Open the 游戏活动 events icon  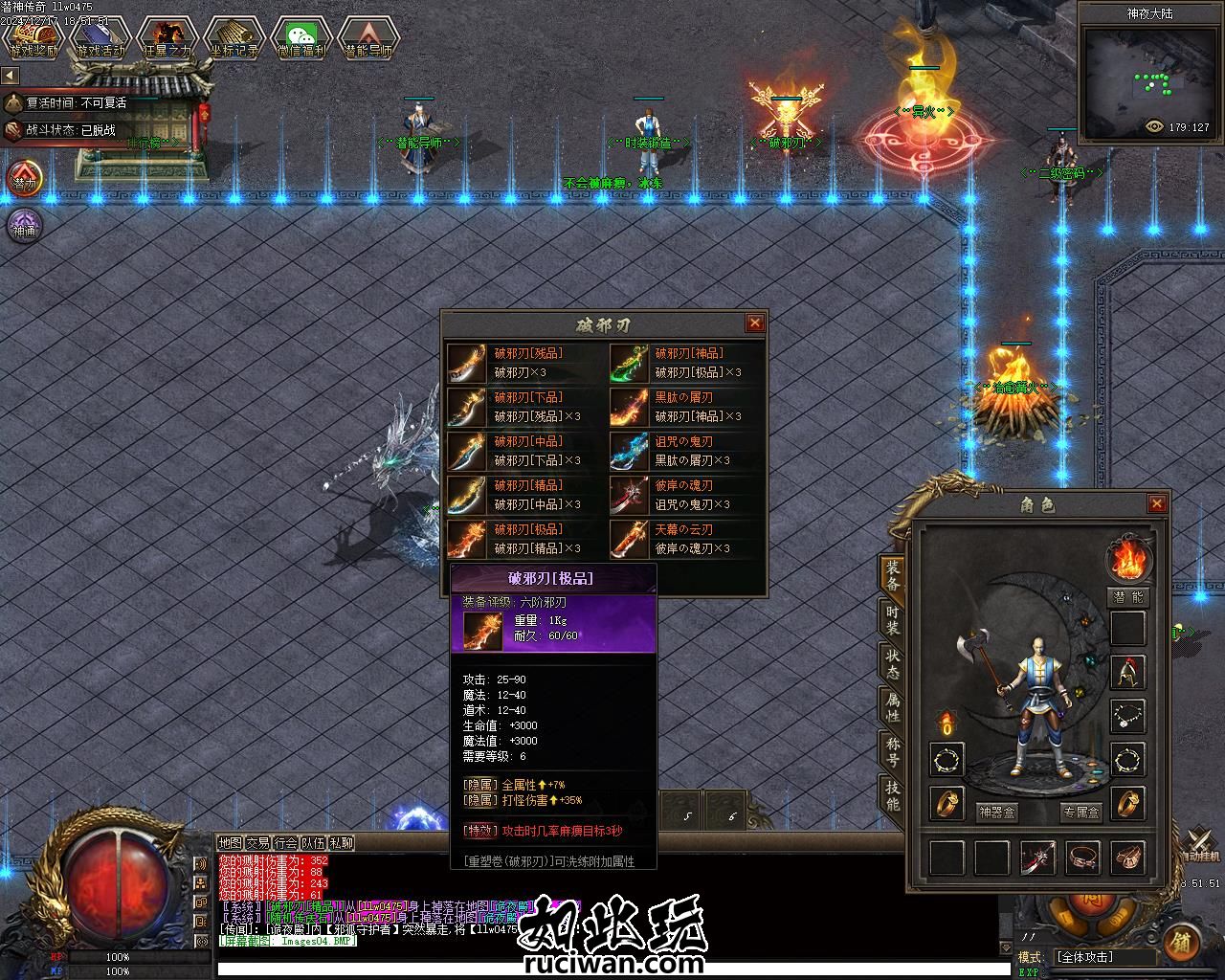[100, 39]
